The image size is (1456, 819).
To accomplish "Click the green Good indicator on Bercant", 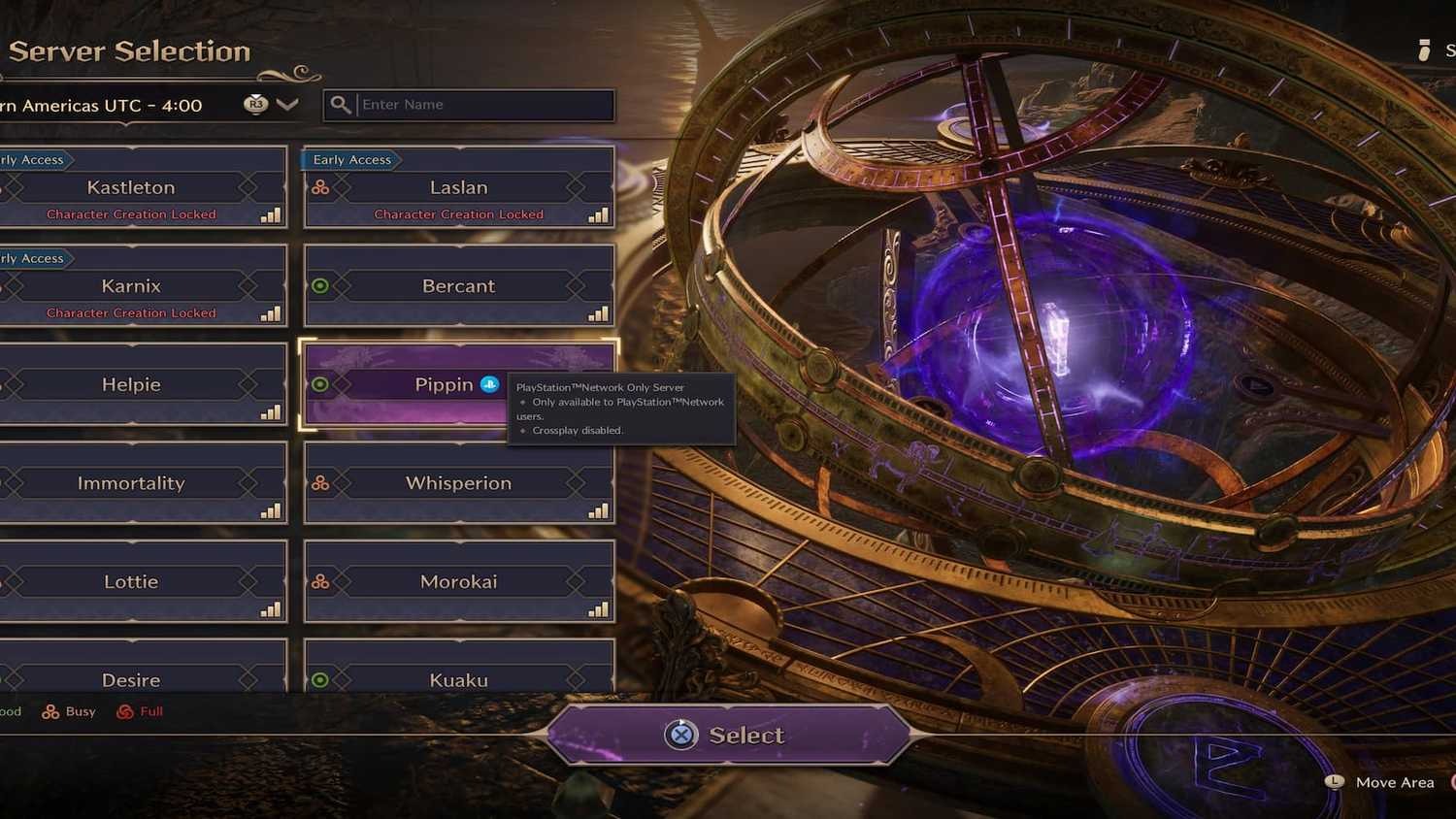I will [x=318, y=285].
